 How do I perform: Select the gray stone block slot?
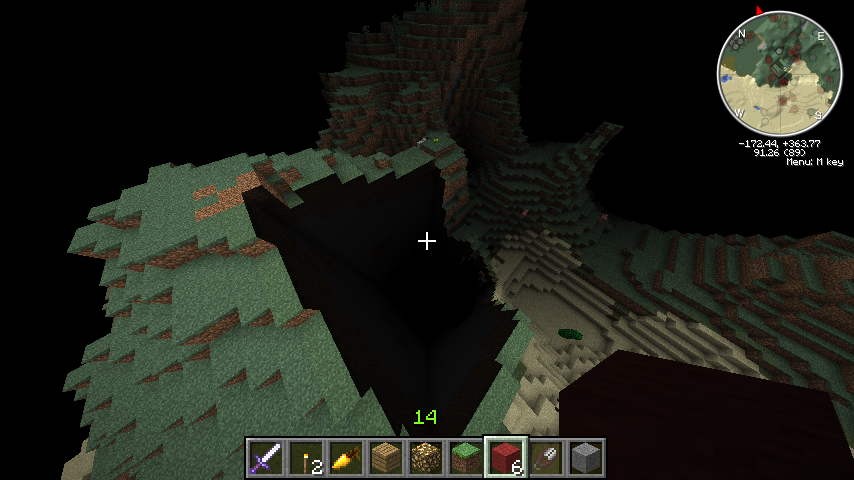[585, 457]
